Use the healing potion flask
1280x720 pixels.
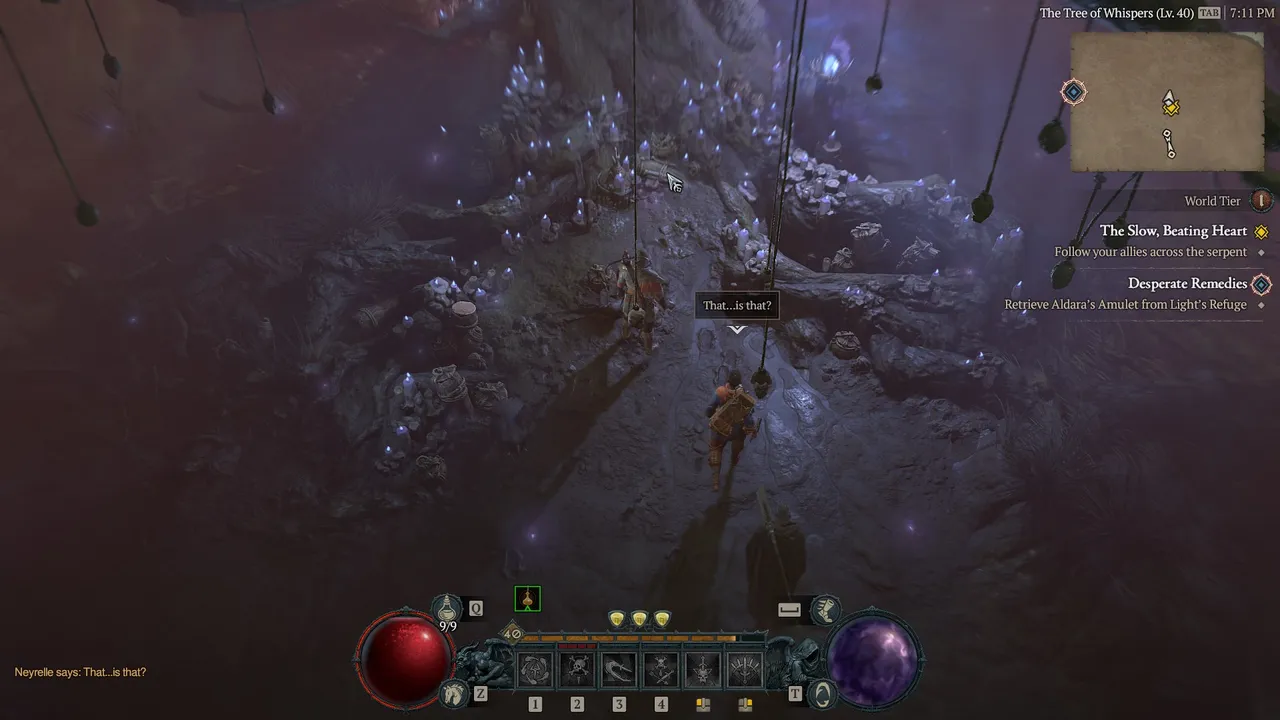pyautogui.click(x=446, y=606)
